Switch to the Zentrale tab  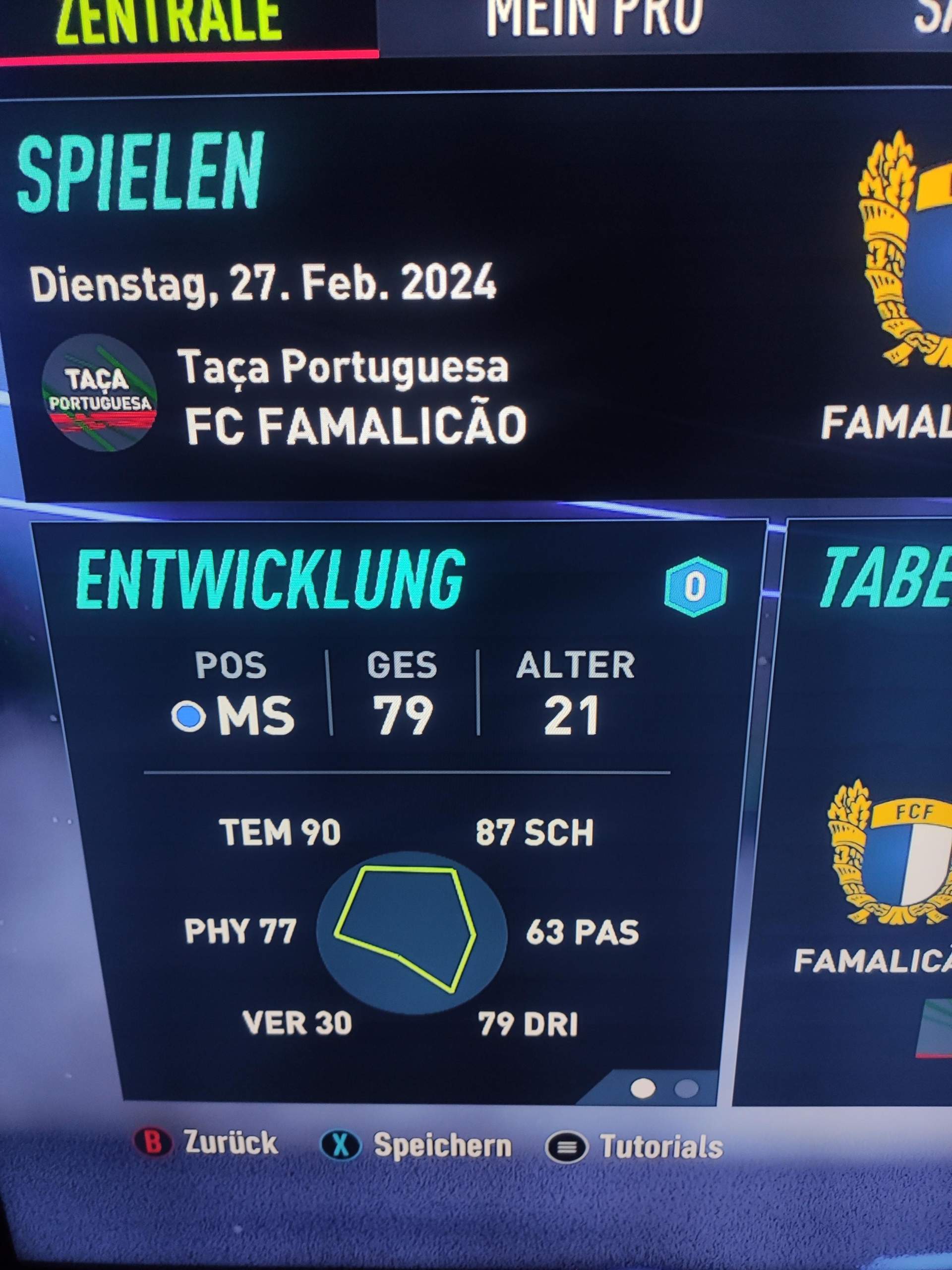click(170, 22)
